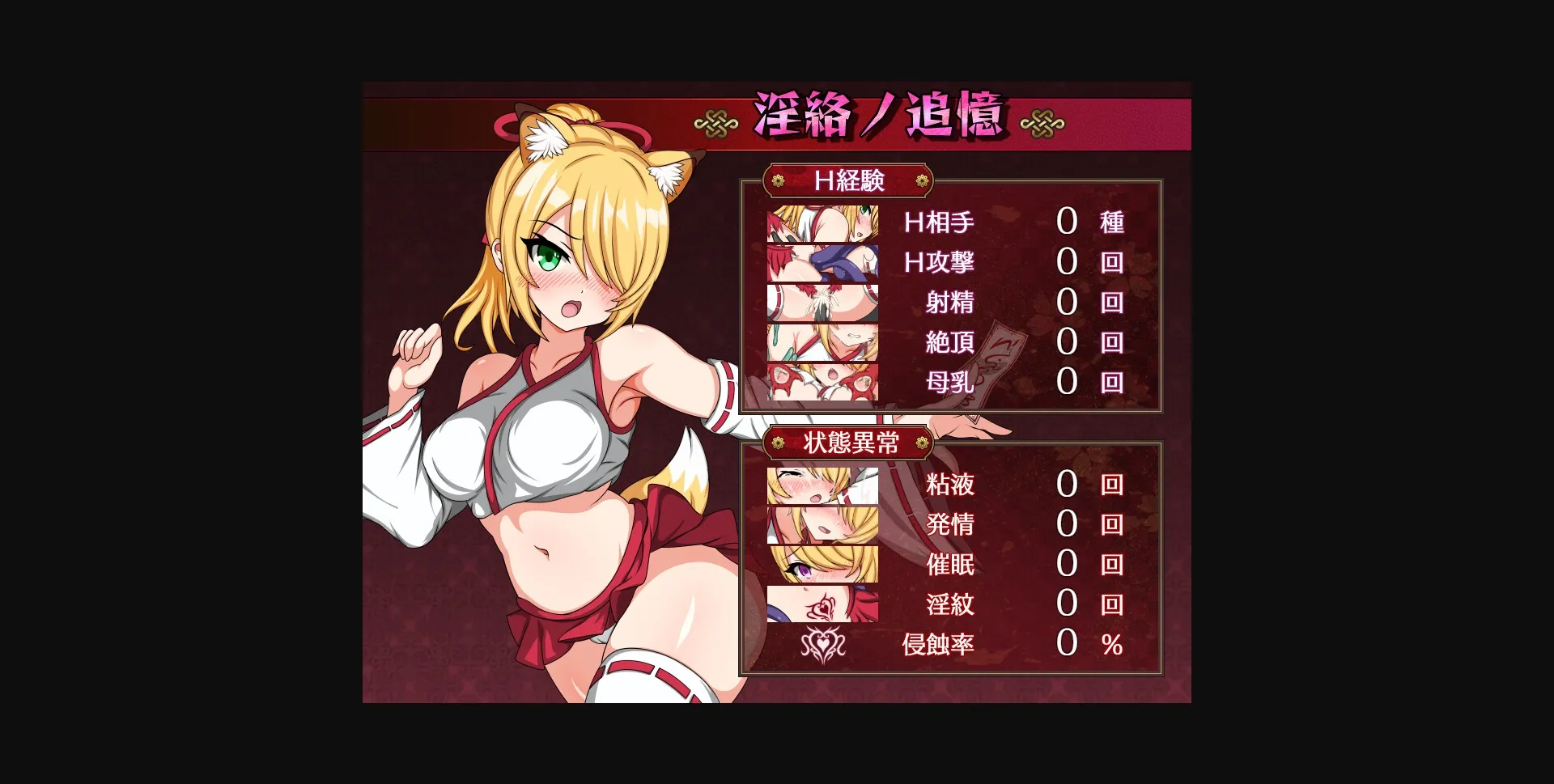1554x784 pixels.
Task: Open the H経験 panel header
Action: click(851, 181)
